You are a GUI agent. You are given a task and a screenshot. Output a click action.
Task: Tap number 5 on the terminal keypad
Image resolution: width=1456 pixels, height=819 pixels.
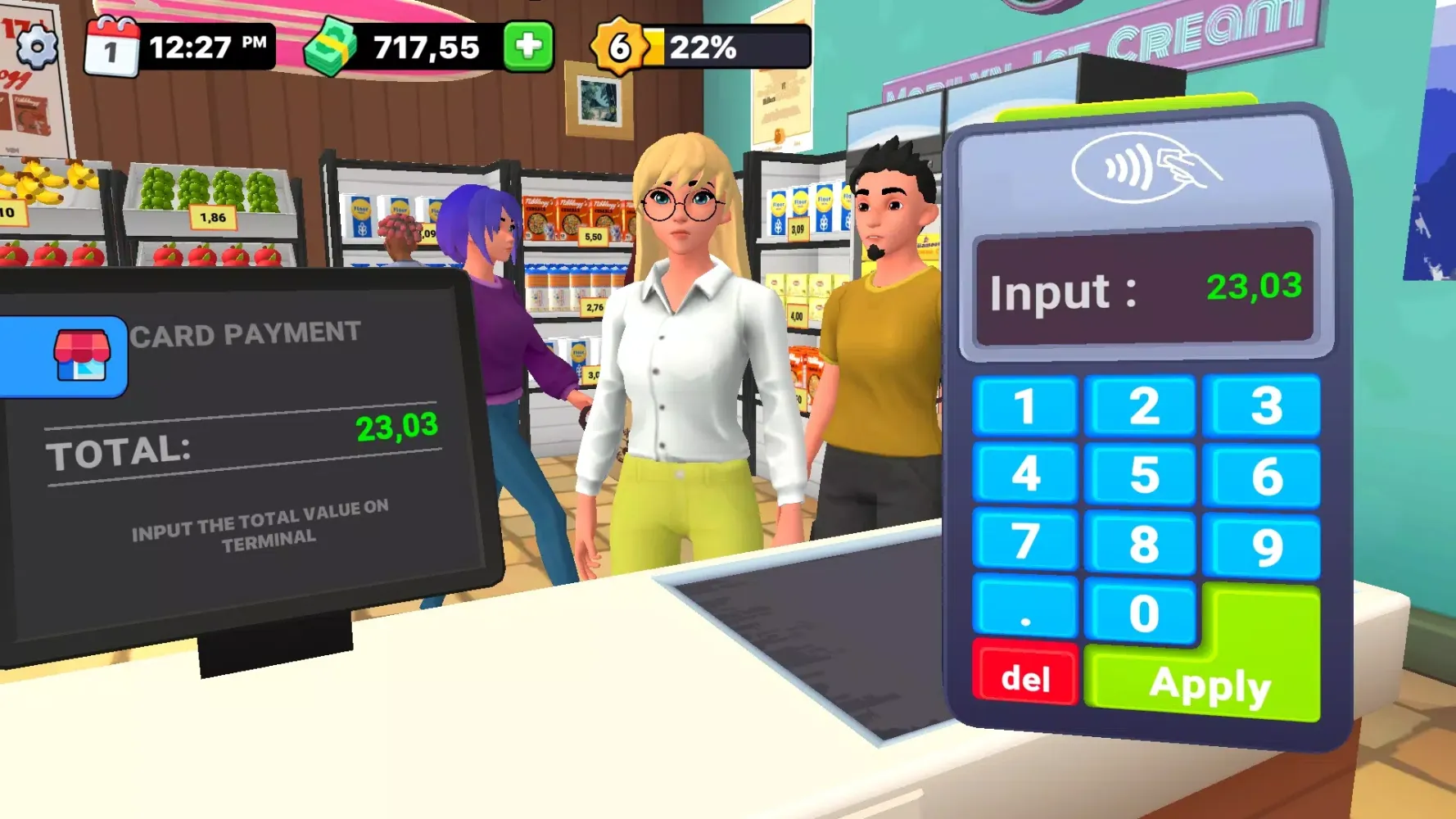(1144, 476)
